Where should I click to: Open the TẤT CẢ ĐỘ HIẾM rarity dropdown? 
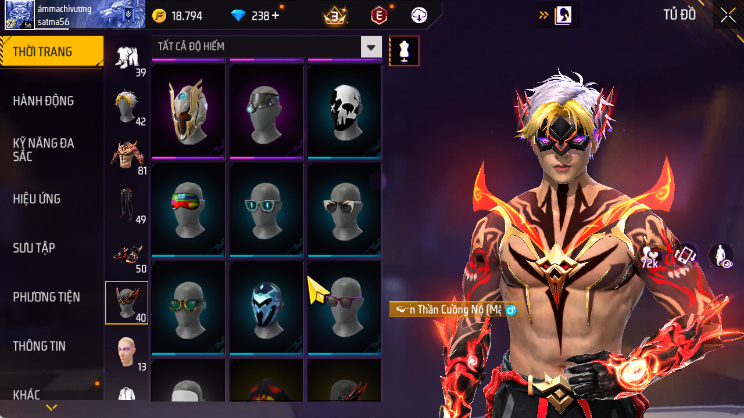tap(268, 47)
